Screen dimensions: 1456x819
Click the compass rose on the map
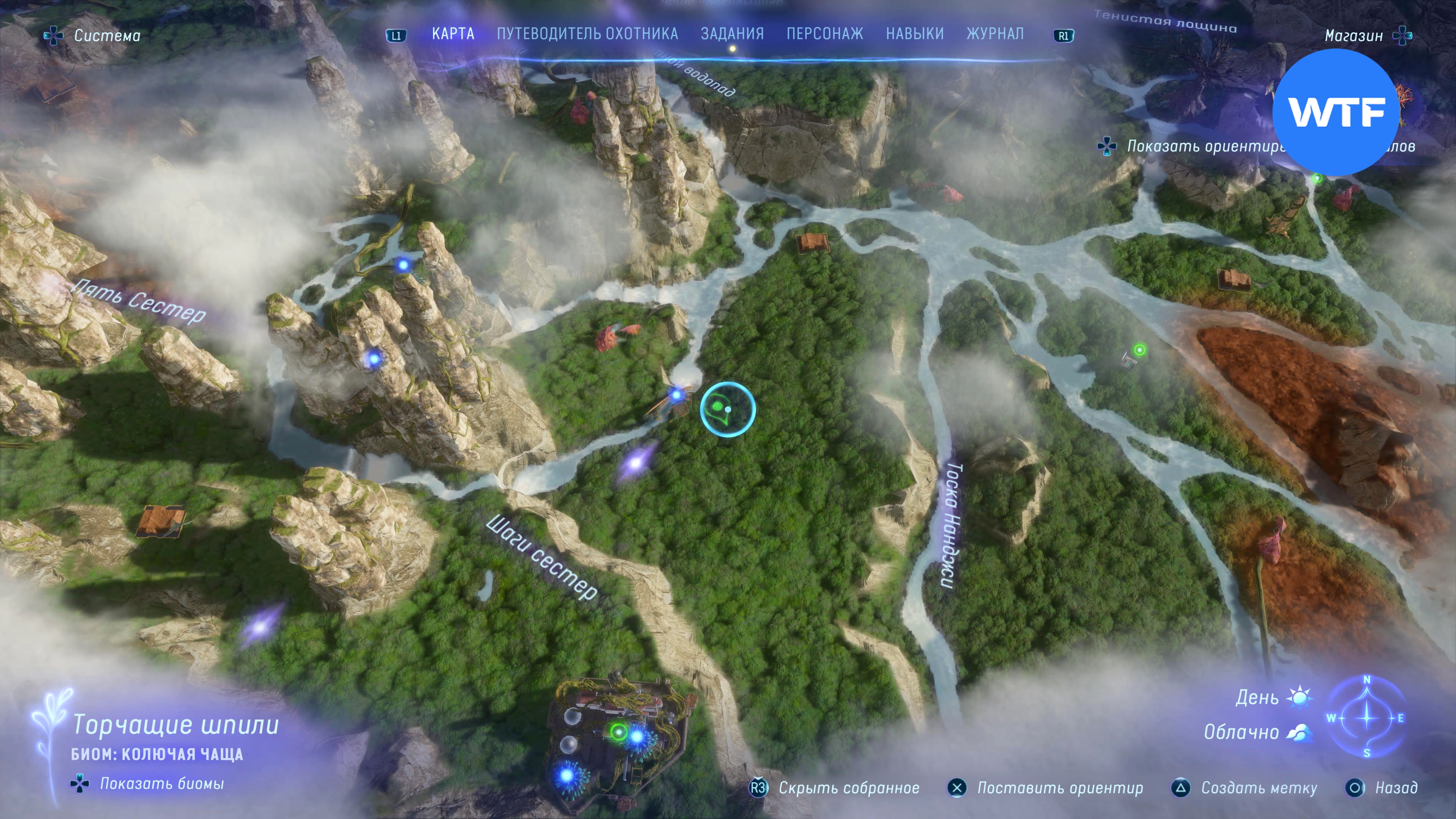[1367, 717]
